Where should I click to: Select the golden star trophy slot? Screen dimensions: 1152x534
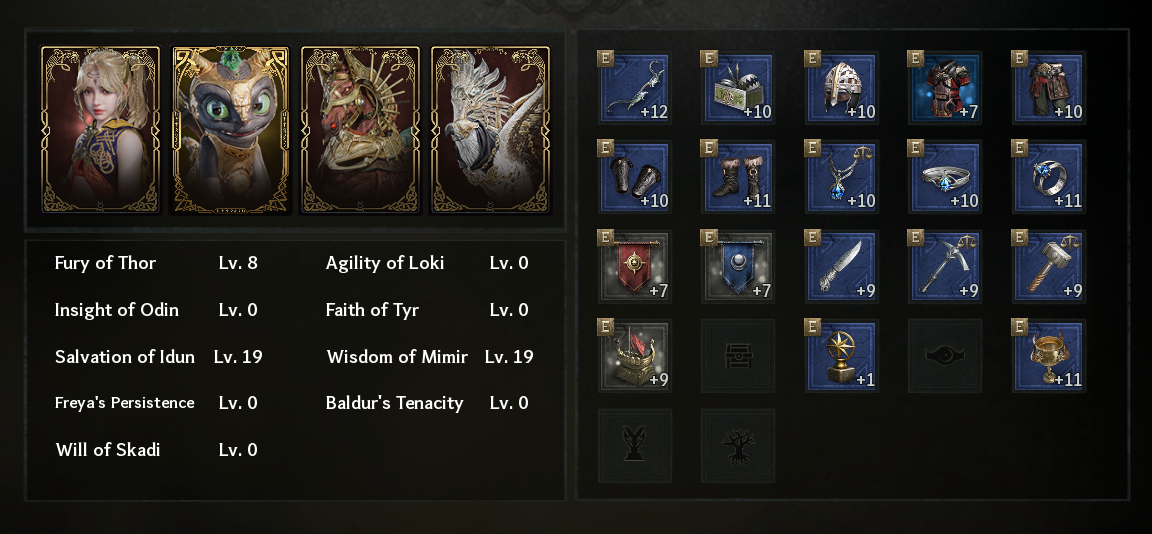[x=843, y=356]
